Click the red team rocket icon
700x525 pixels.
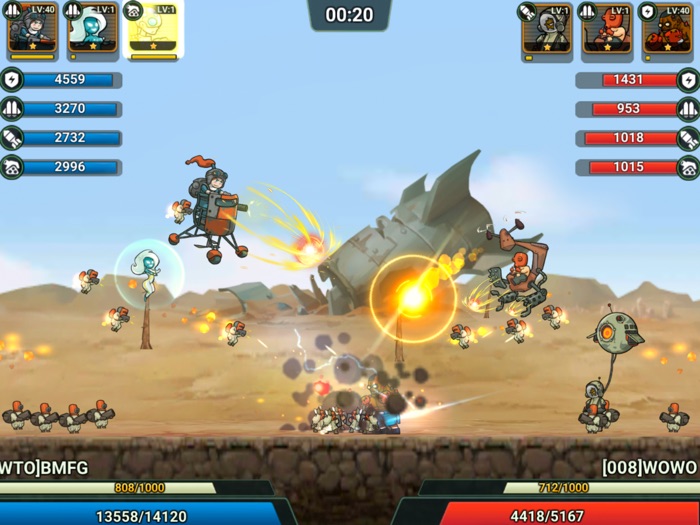pos(688,138)
